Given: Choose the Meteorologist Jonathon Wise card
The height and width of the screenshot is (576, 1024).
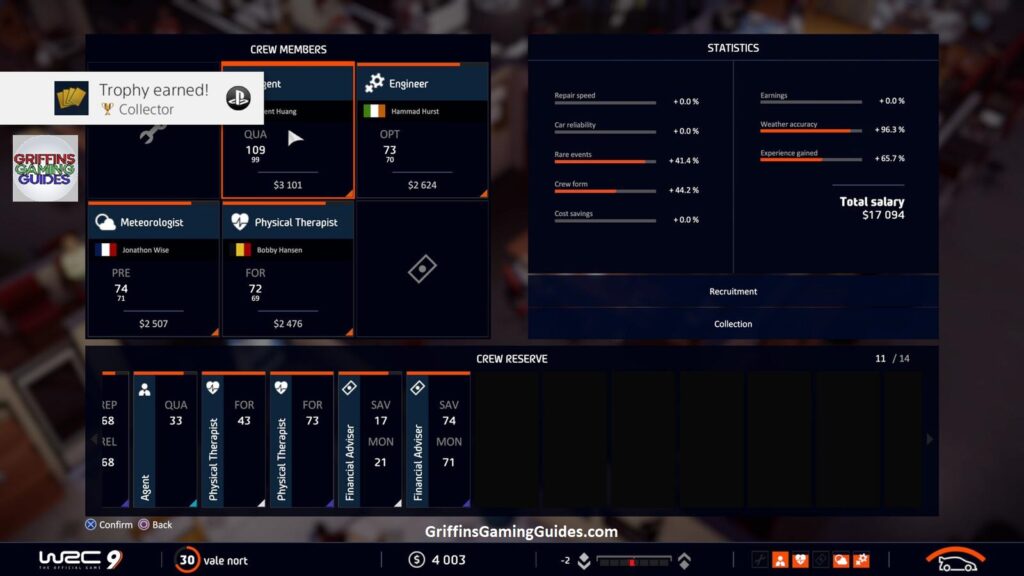Looking at the screenshot, I should [x=153, y=270].
